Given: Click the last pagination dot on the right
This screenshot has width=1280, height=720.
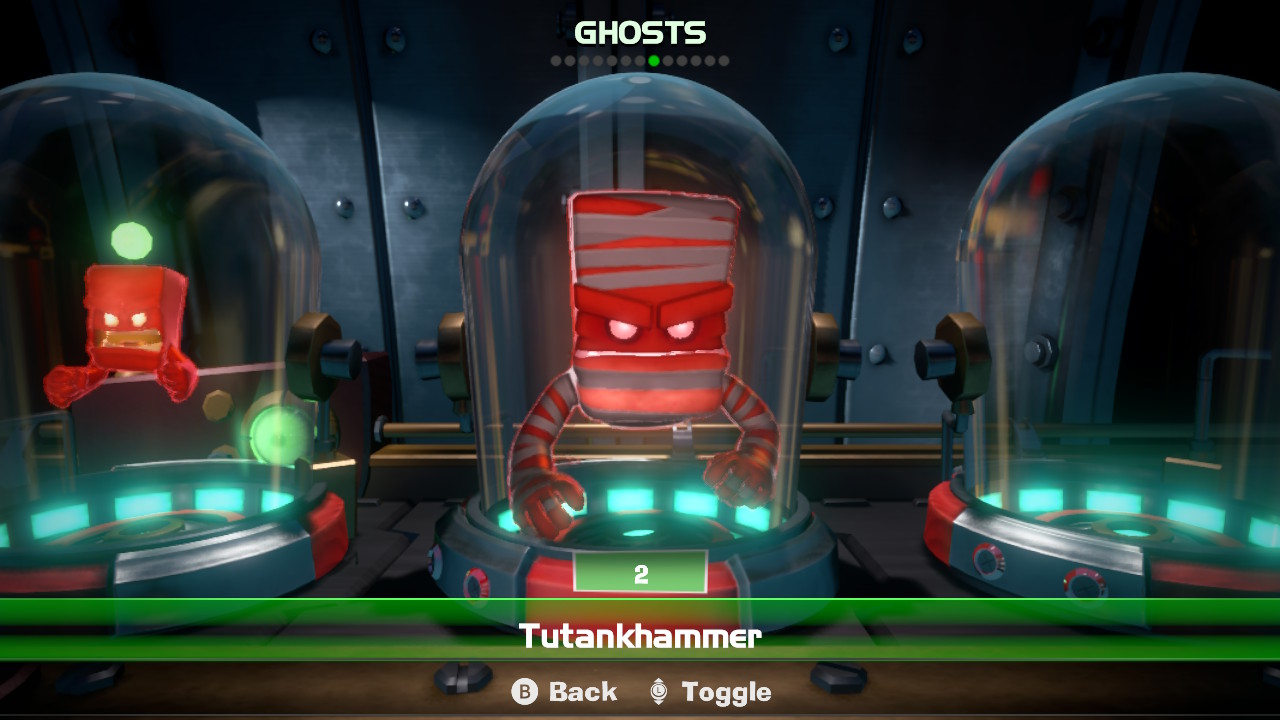Looking at the screenshot, I should coord(726,60).
